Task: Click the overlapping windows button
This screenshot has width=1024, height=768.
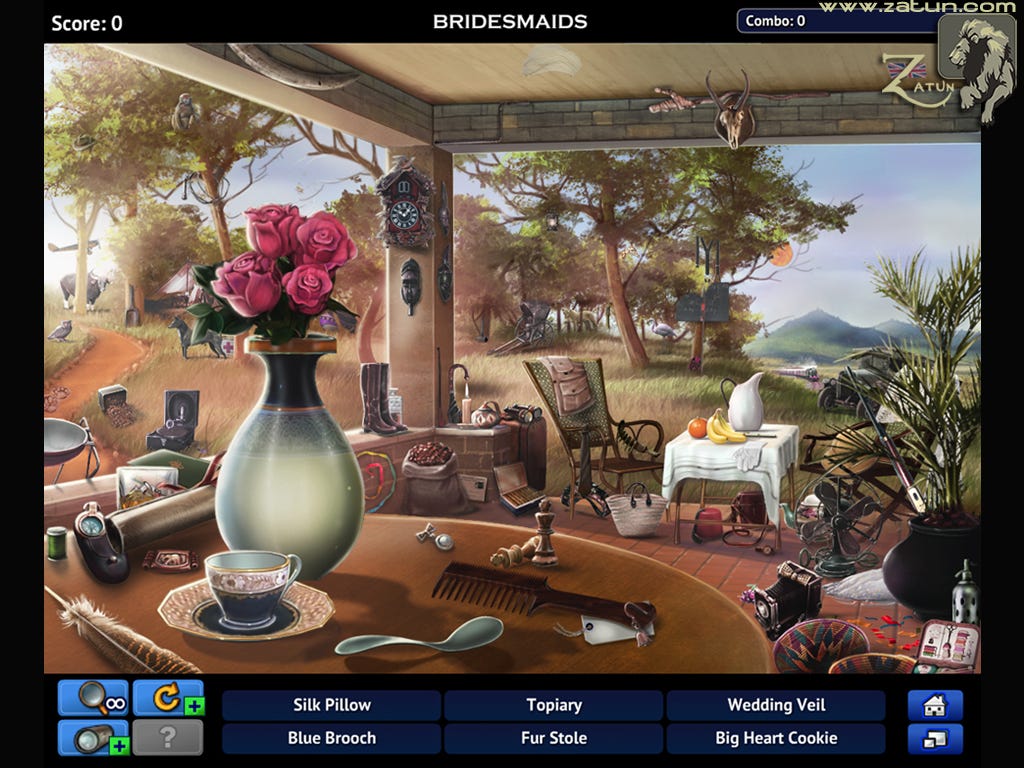Action: coord(935,739)
